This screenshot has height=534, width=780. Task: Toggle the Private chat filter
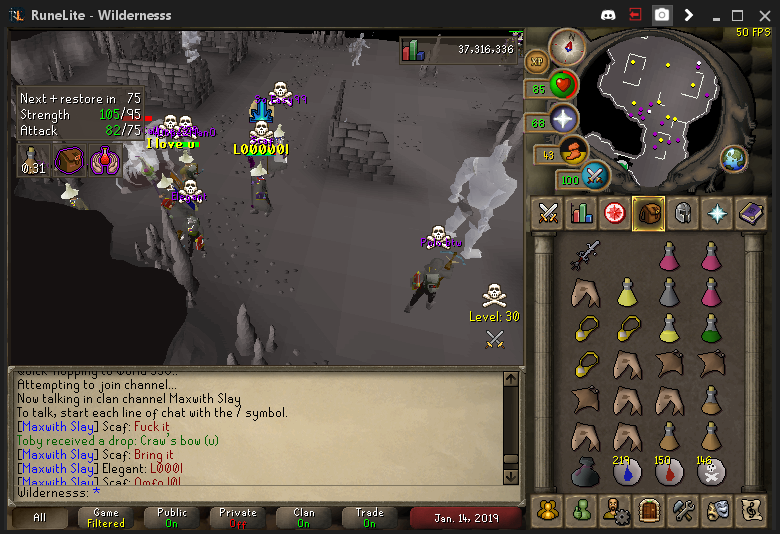coord(238,518)
